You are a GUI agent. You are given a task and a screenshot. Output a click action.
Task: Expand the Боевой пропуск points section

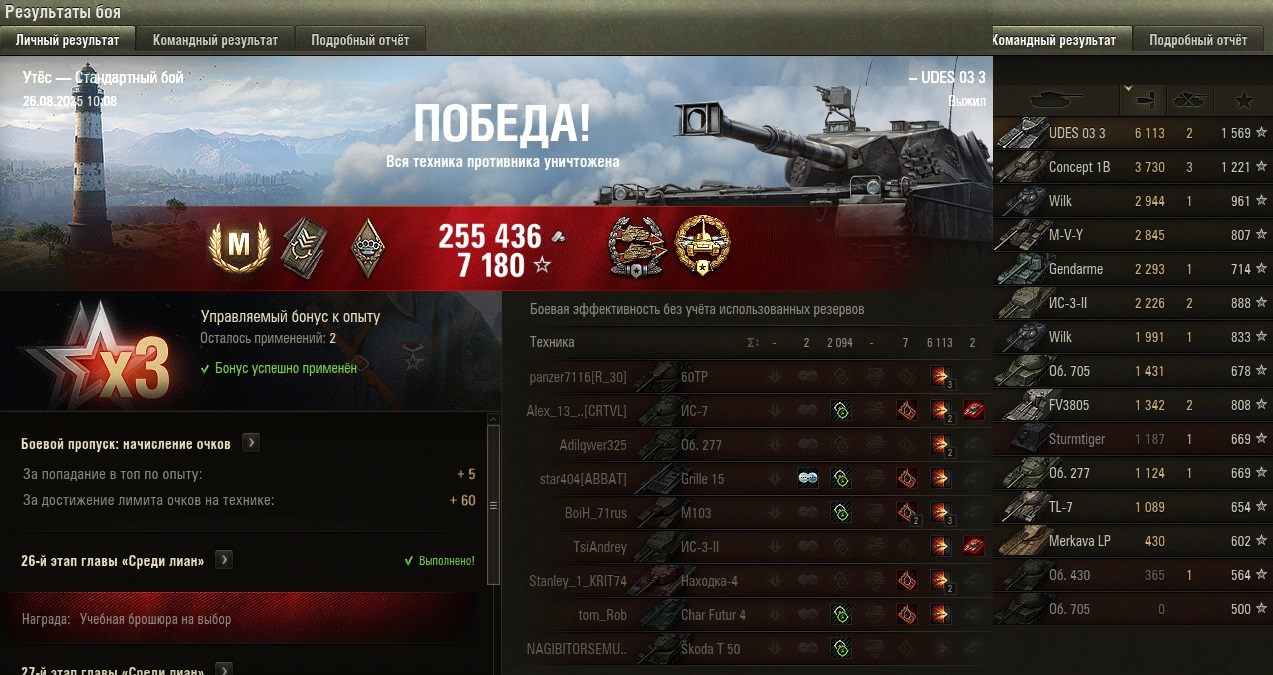[250, 443]
